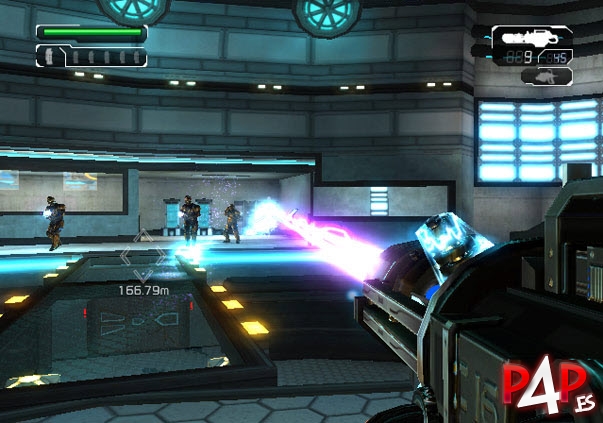Click the P4P.es watermark logo
The height and width of the screenshot is (423, 603).
(x=543, y=386)
